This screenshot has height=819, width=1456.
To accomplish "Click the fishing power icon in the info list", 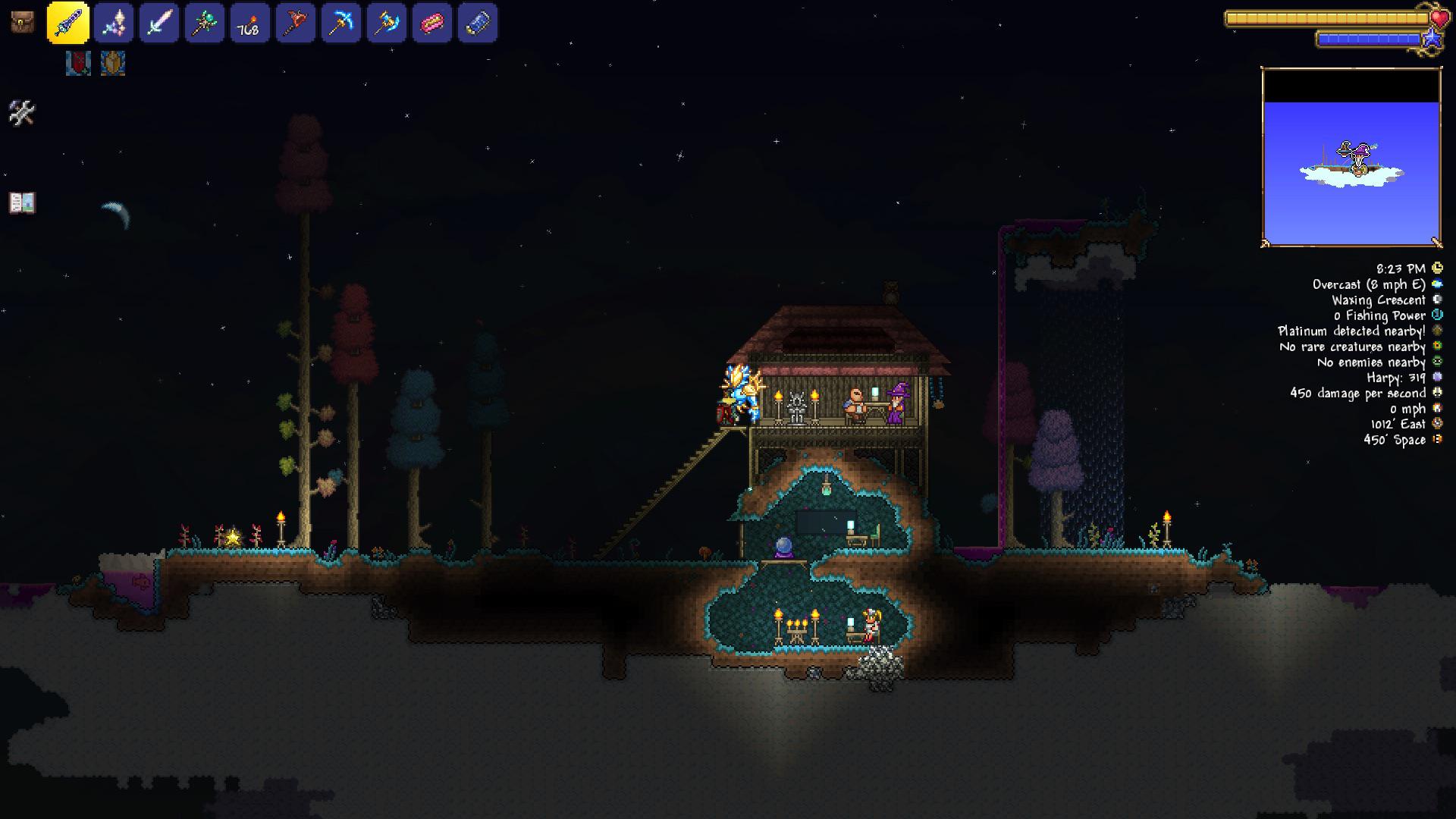I will point(1438,315).
